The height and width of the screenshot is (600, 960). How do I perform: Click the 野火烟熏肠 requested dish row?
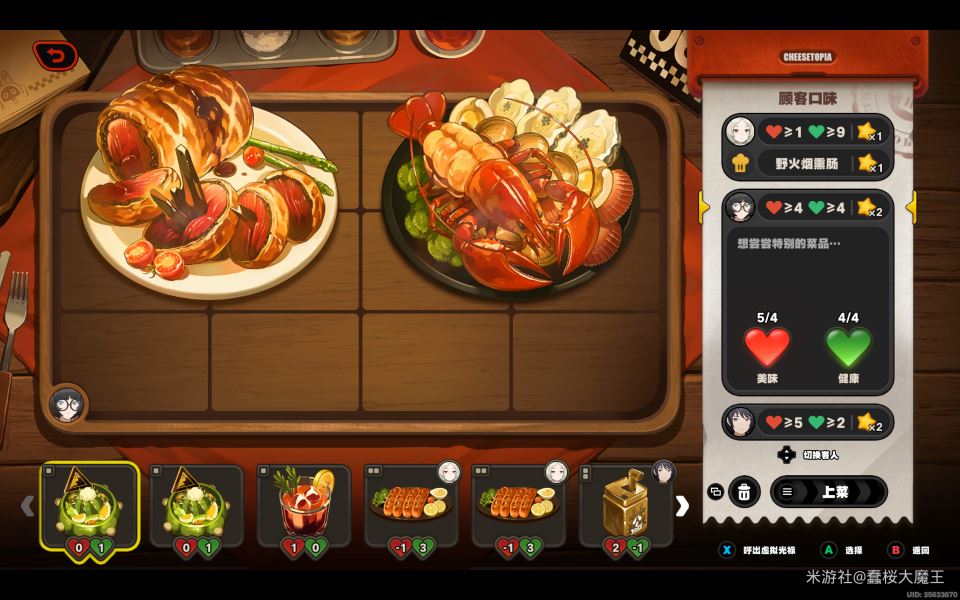click(807, 163)
